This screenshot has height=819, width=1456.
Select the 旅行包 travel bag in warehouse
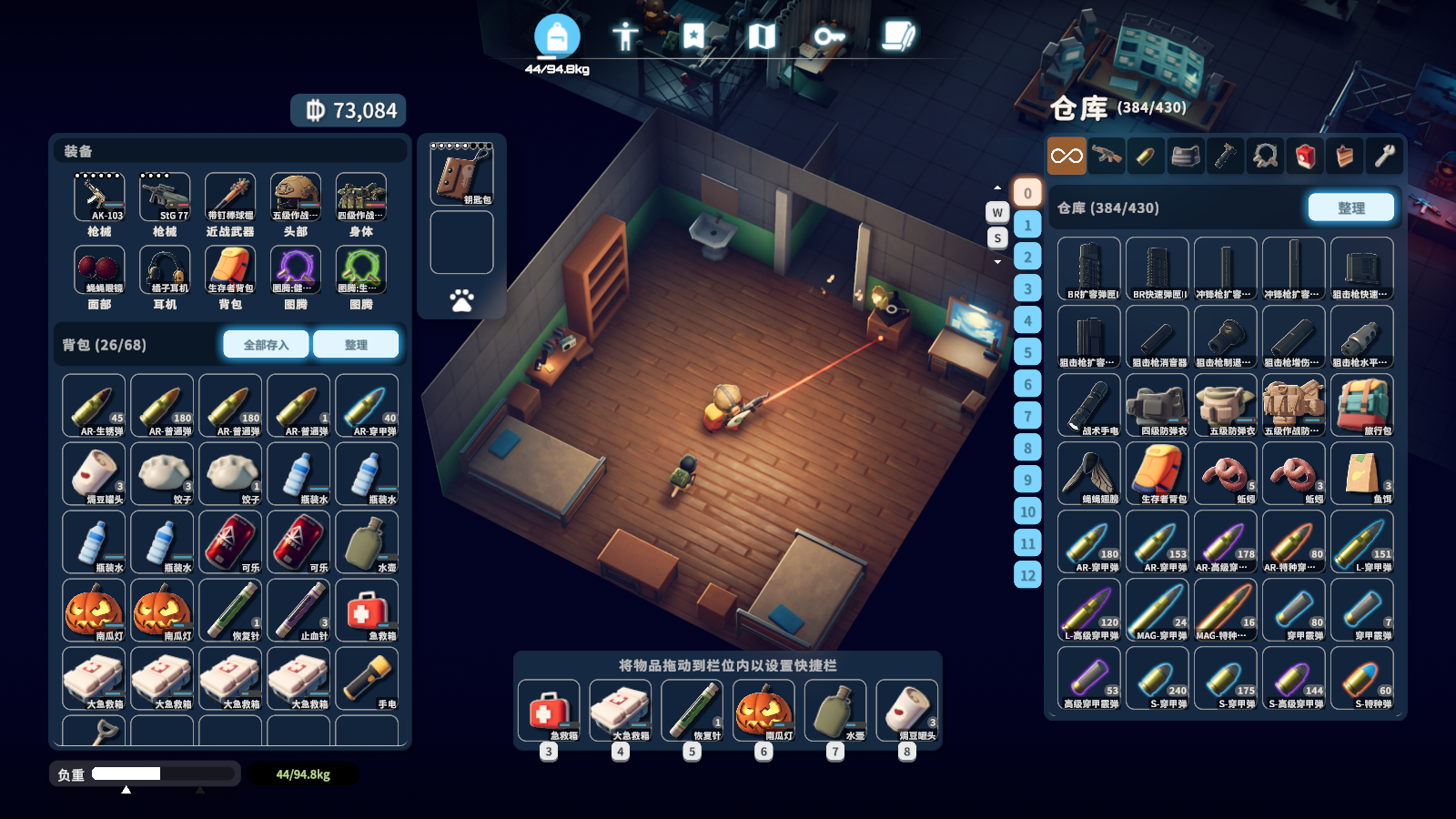[x=1361, y=406]
